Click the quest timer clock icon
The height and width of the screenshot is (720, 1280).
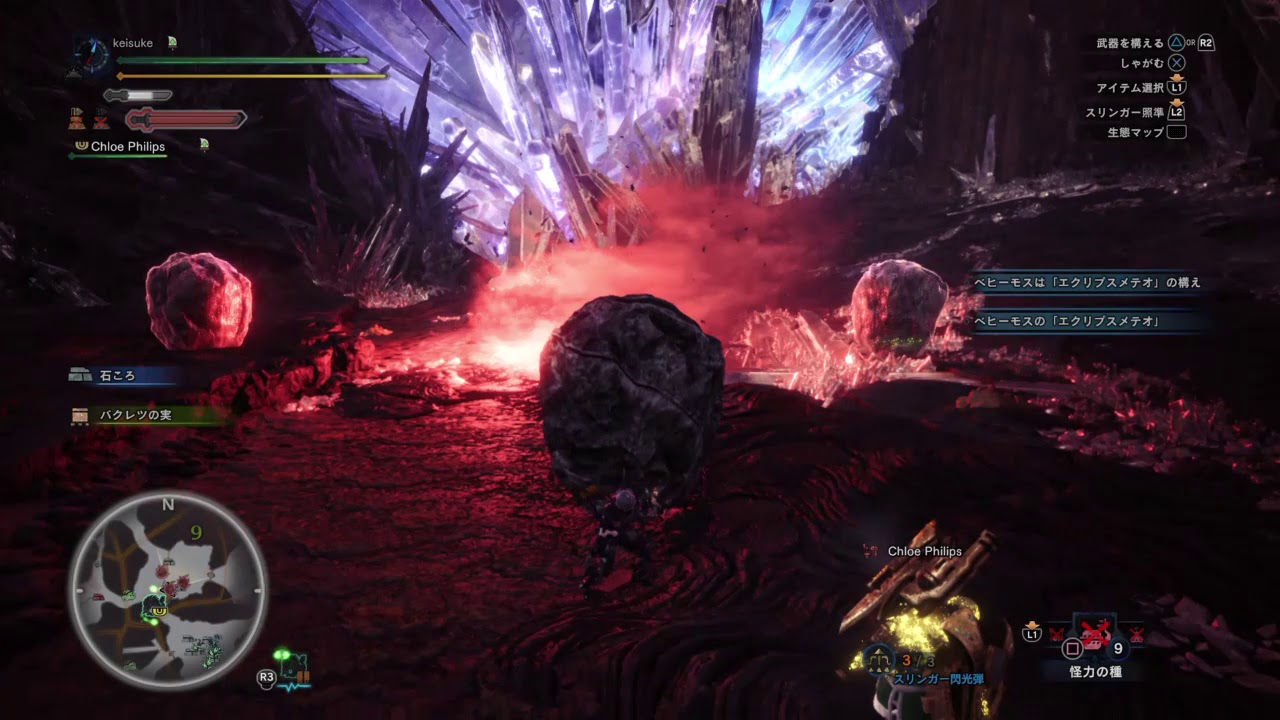click(90, 55)
